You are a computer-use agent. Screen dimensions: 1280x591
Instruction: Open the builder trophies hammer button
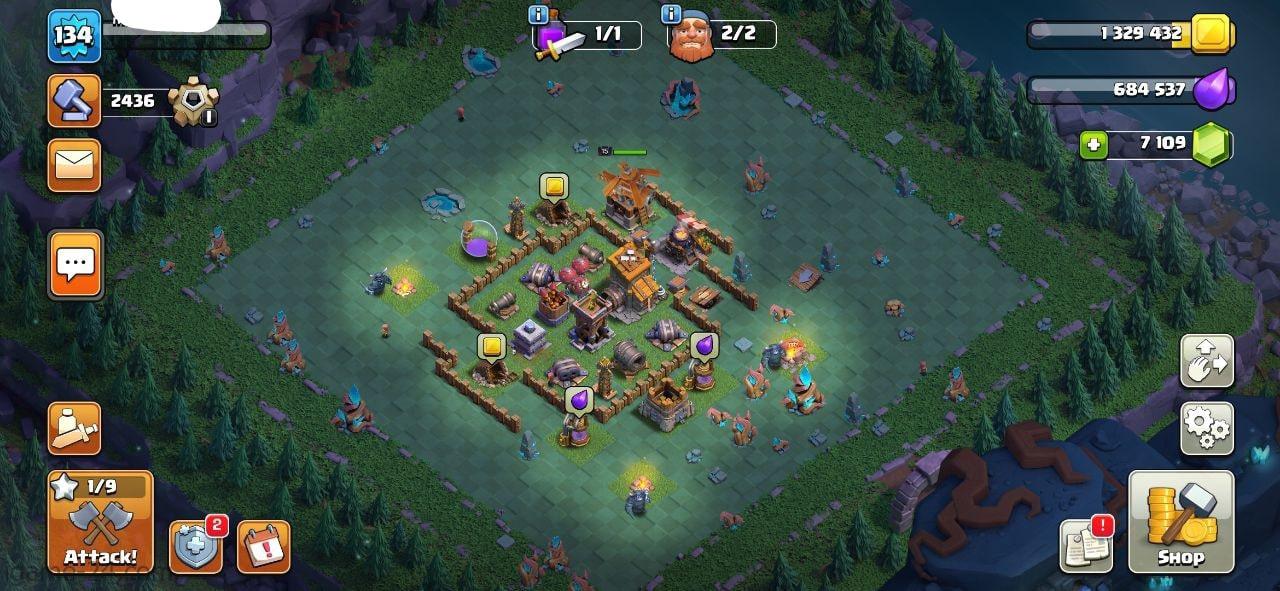(74, 100)
